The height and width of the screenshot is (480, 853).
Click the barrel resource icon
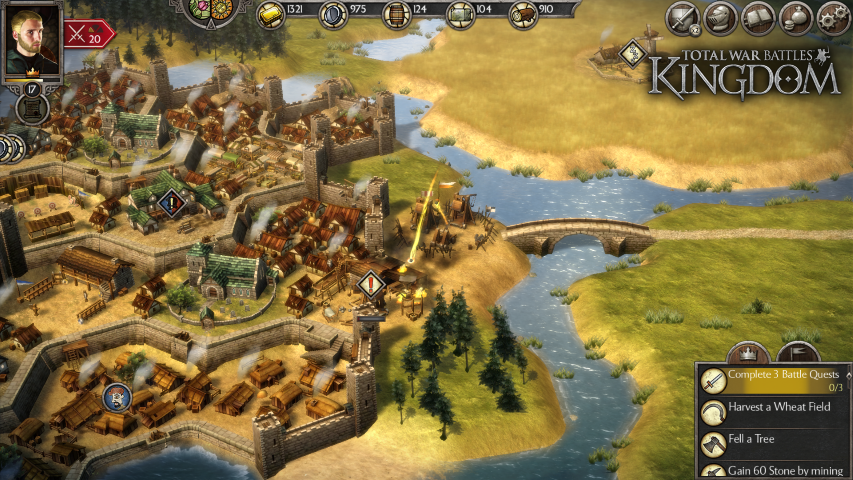coord(397,14)
